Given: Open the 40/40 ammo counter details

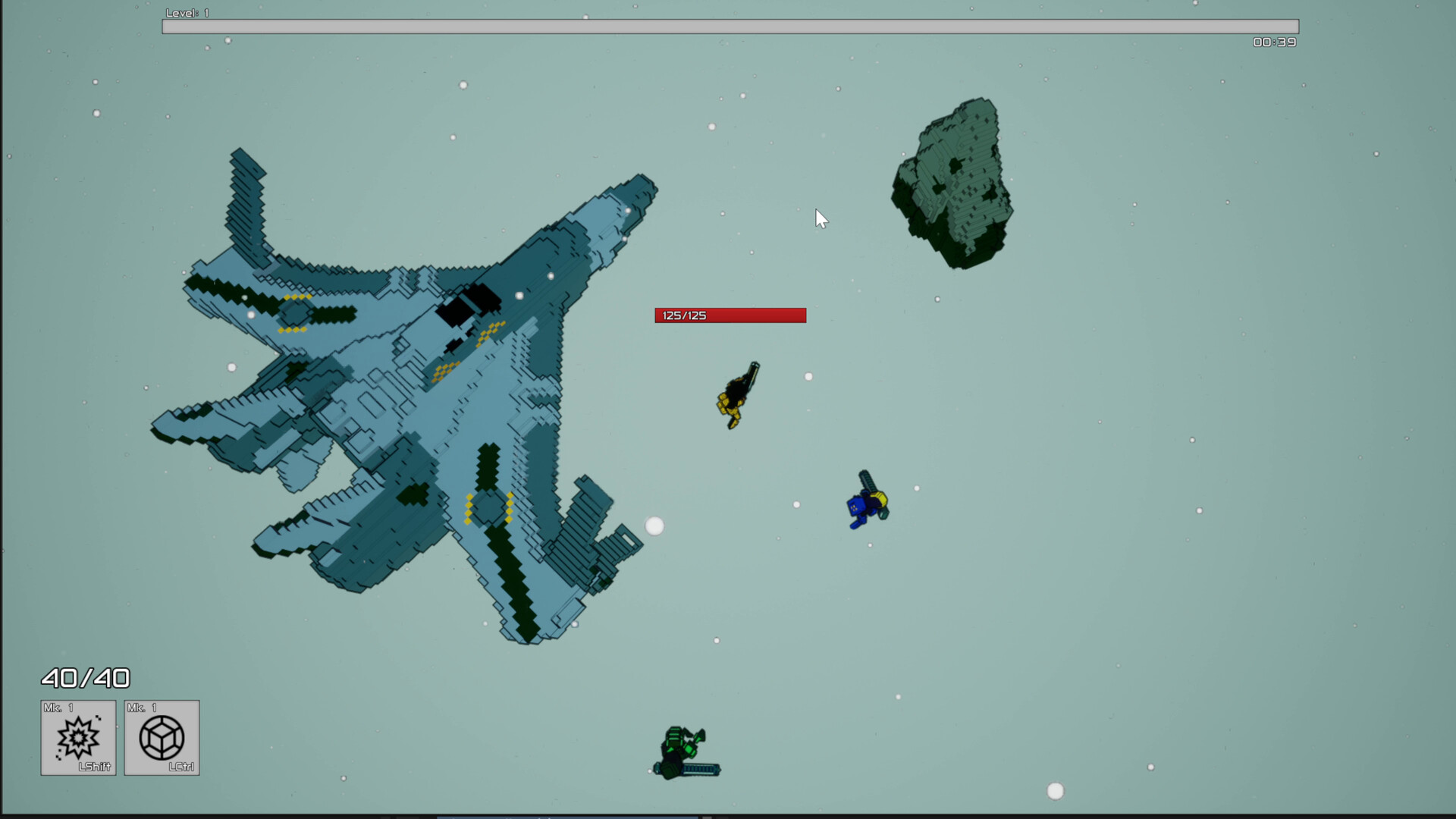Looking at the screenshot, I should click(x=86, y=678).
